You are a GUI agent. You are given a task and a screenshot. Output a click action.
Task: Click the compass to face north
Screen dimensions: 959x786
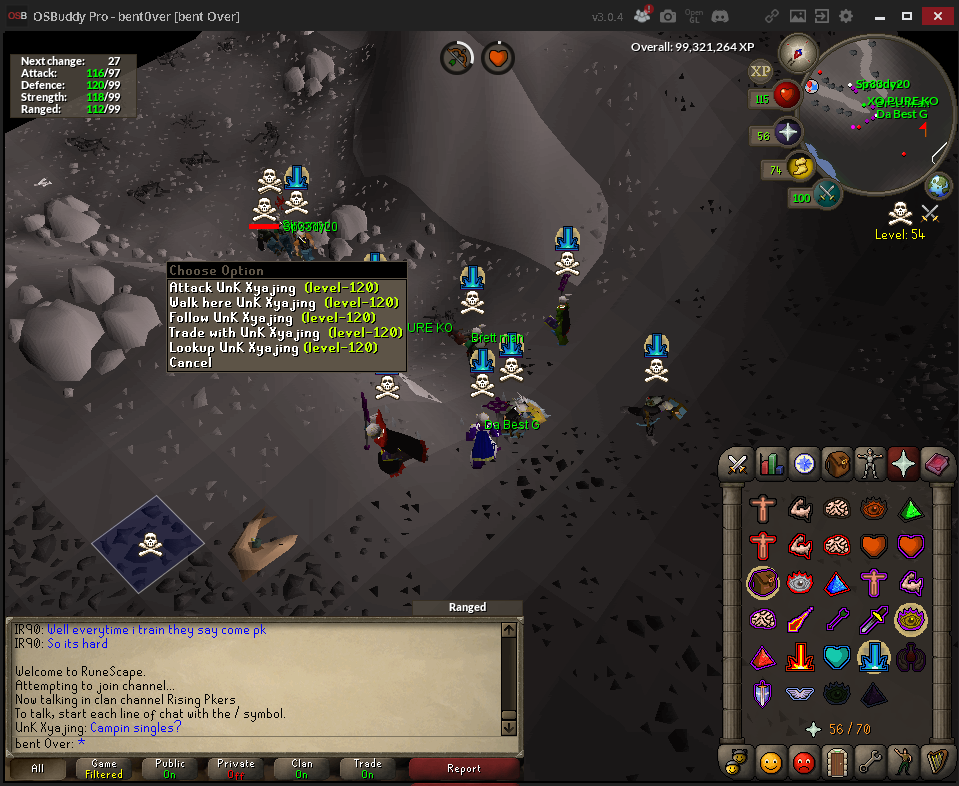(798, 51)
